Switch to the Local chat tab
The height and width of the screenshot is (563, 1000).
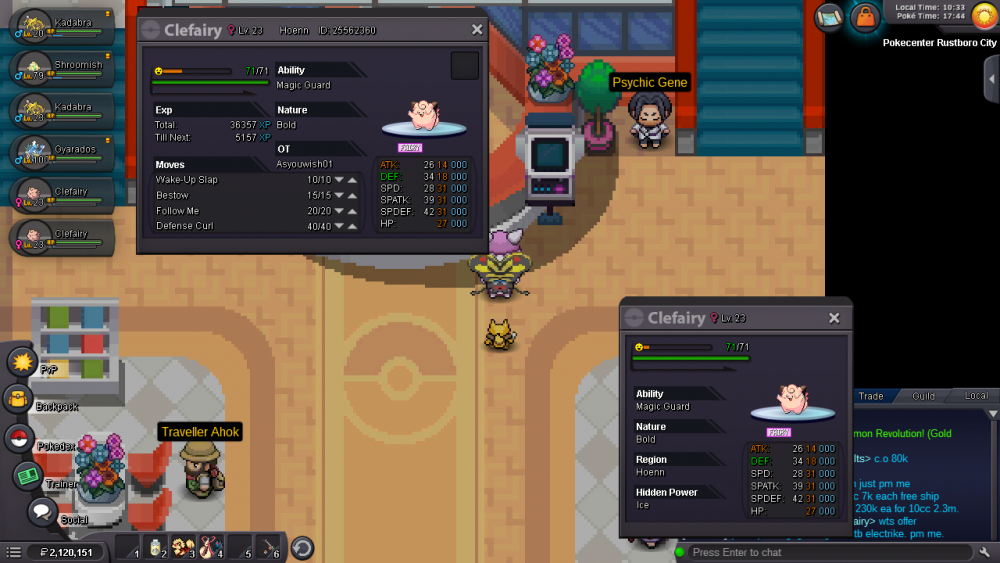click(x=976, y=396)
